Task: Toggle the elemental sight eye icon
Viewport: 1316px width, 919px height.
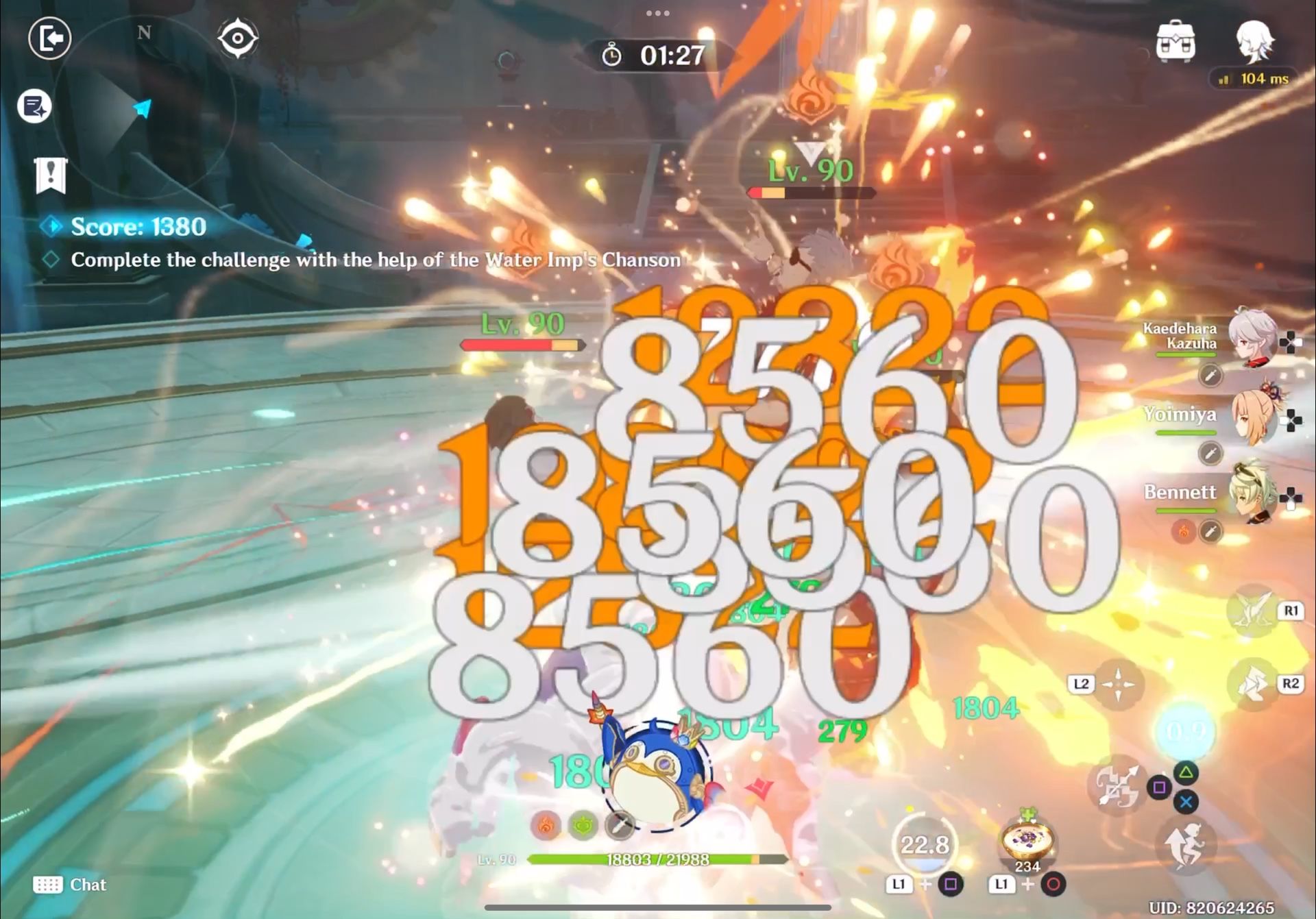Action: 239,39
